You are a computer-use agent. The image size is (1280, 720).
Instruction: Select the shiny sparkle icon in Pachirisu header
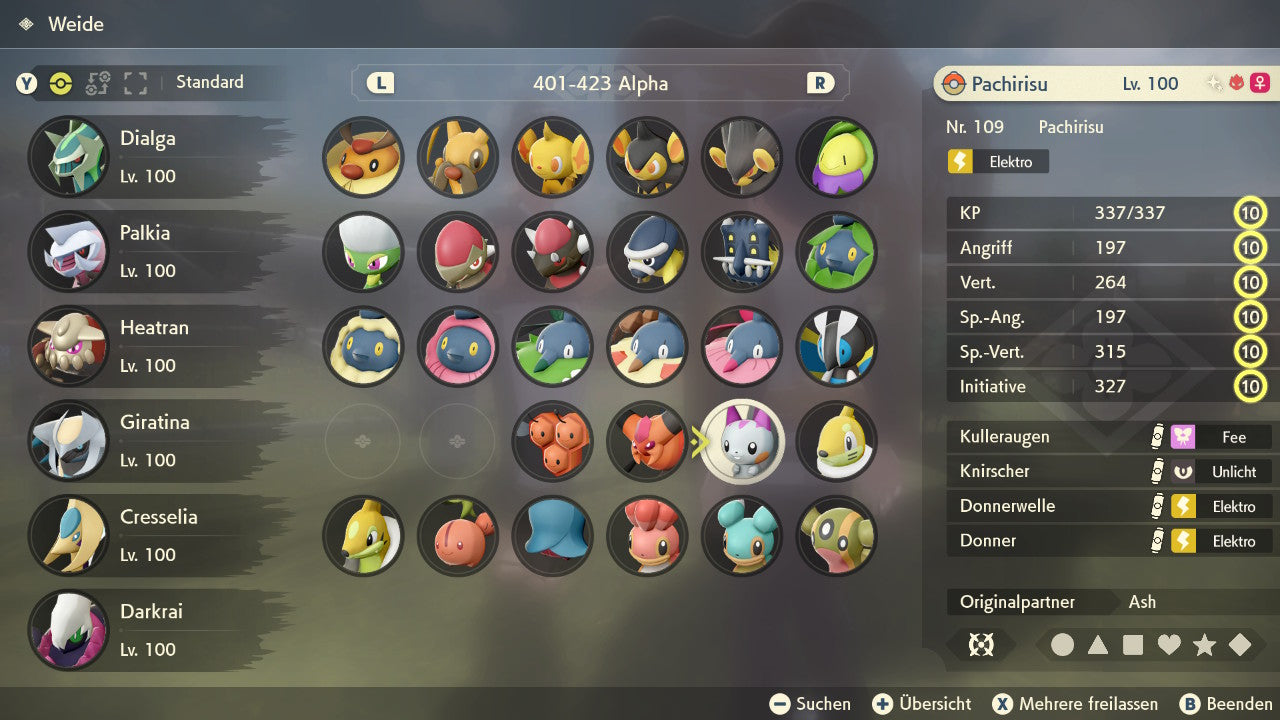(x=1213, y=82)
